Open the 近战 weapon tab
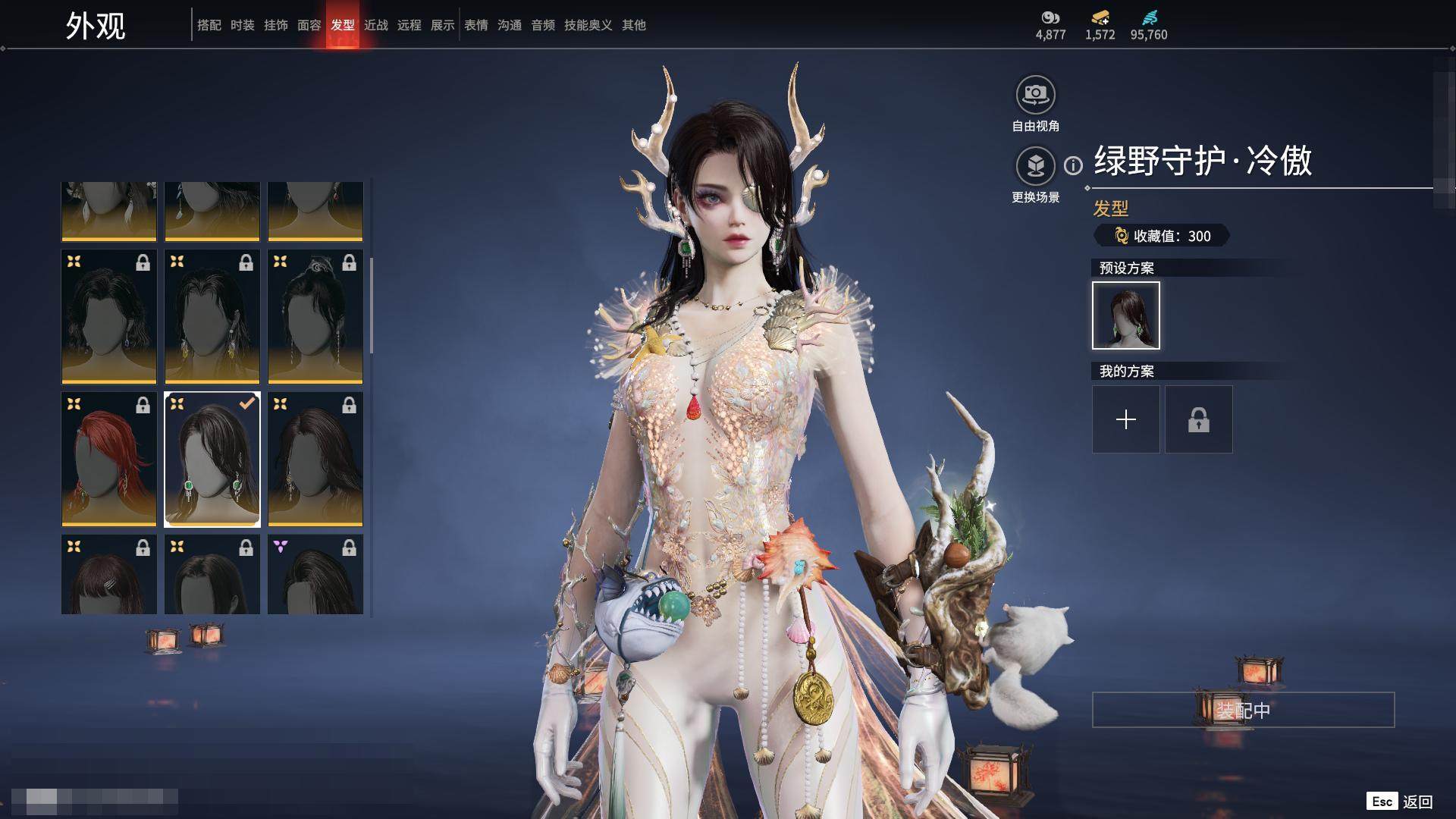The width and height of the screenshot is (1456, 819). coord(375,25)
